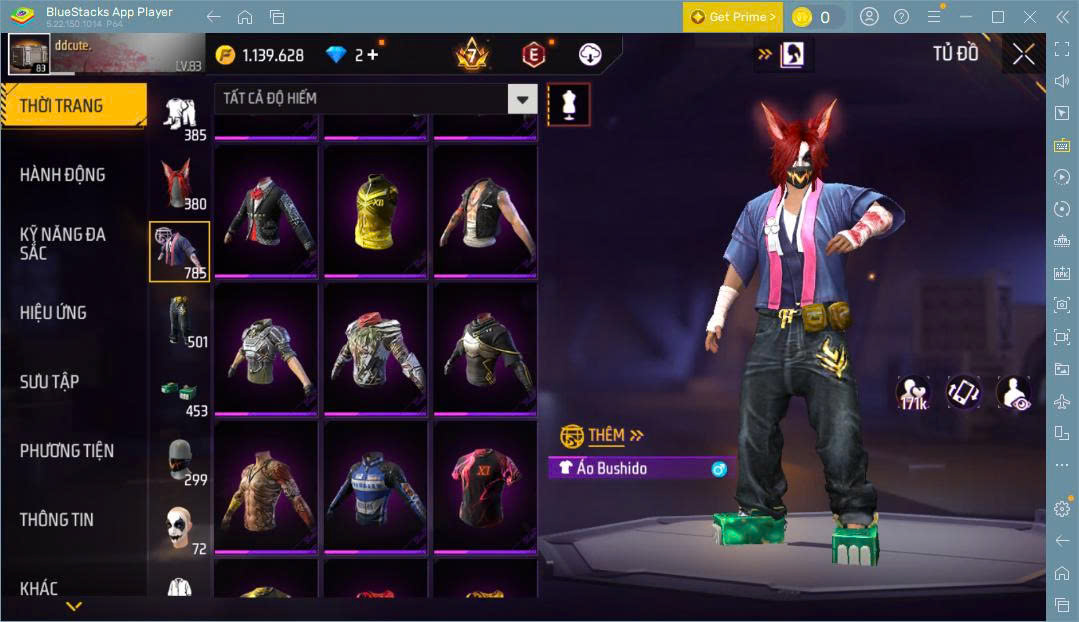Image resolution: width=1079 pixels, height=622 pixels.
Task: Add diamonds using the plus button
Action: pyautogui.click(x=373, y=55)
